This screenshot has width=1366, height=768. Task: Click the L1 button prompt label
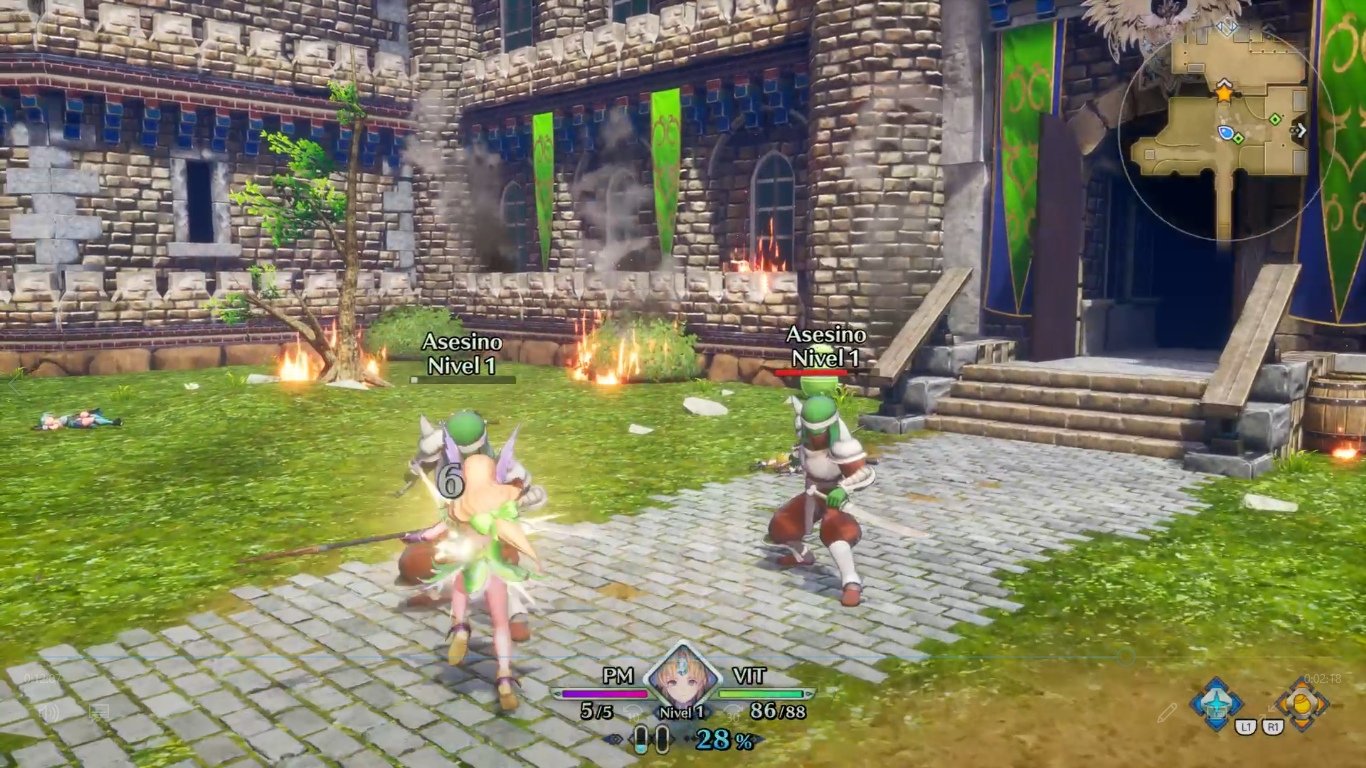point(1246,726)
